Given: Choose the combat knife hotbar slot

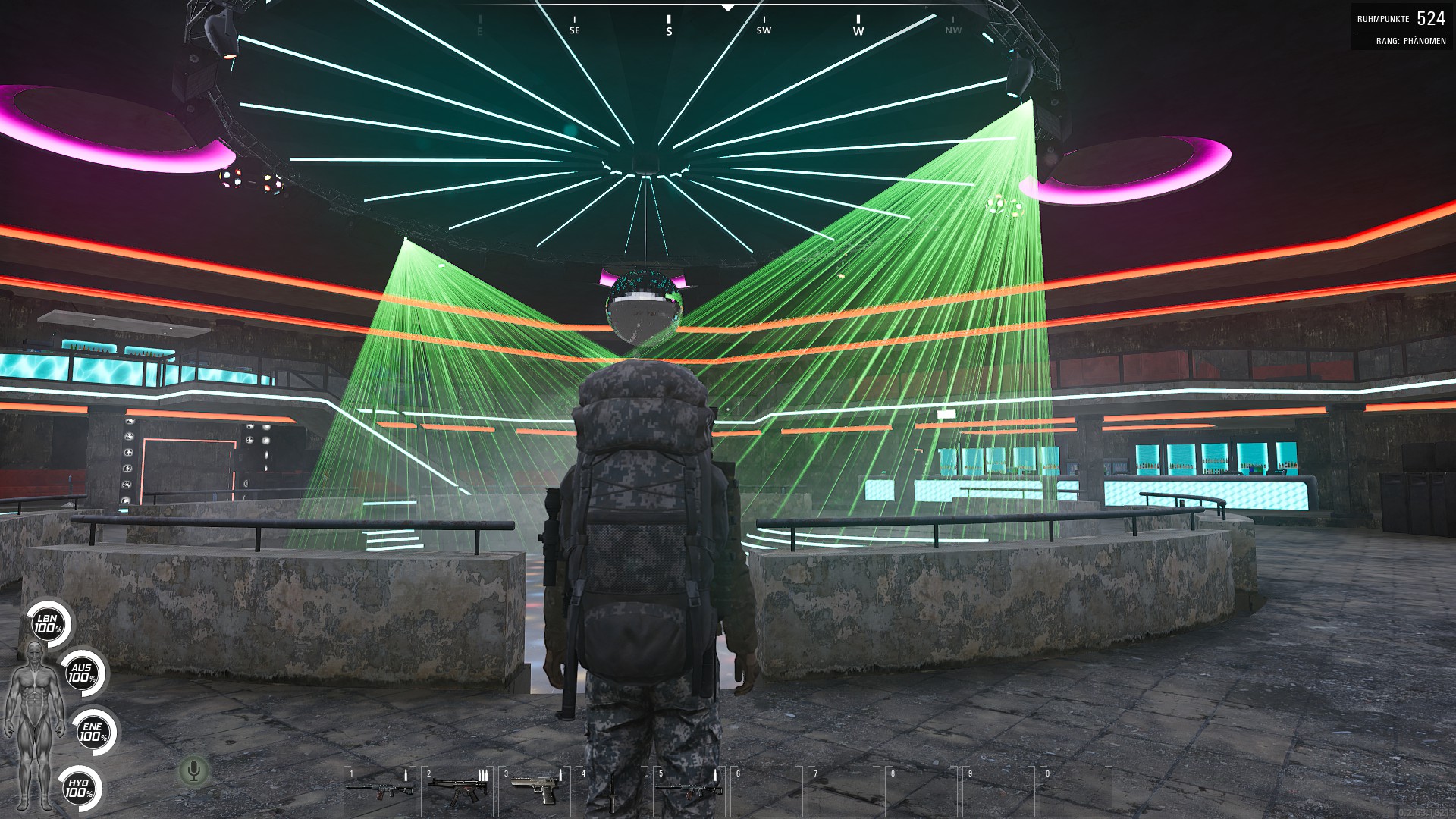Looking at the screenshot, I should coord(611,789).
